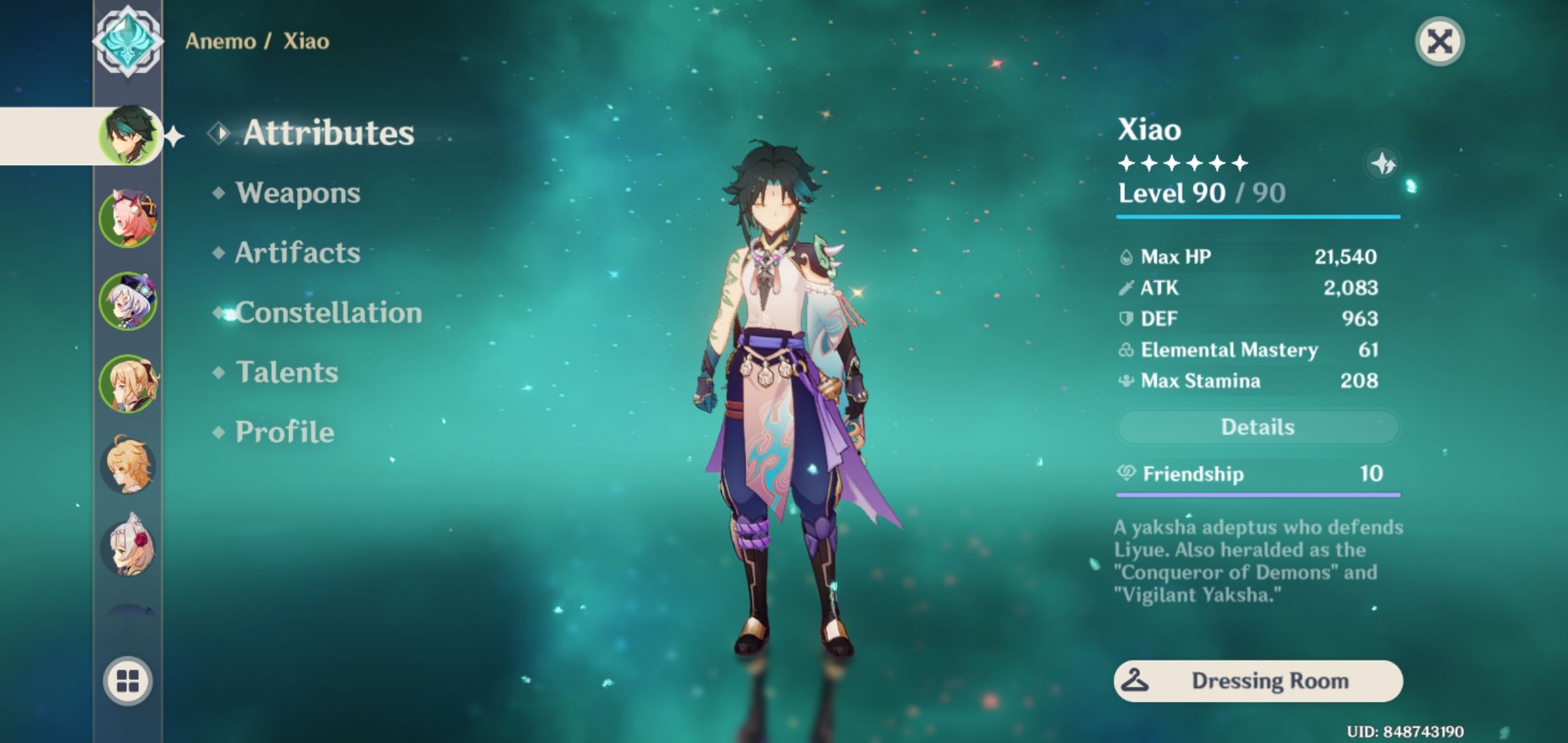Click the sparkle ascension icon beside stars

[x=1383, y=164]
